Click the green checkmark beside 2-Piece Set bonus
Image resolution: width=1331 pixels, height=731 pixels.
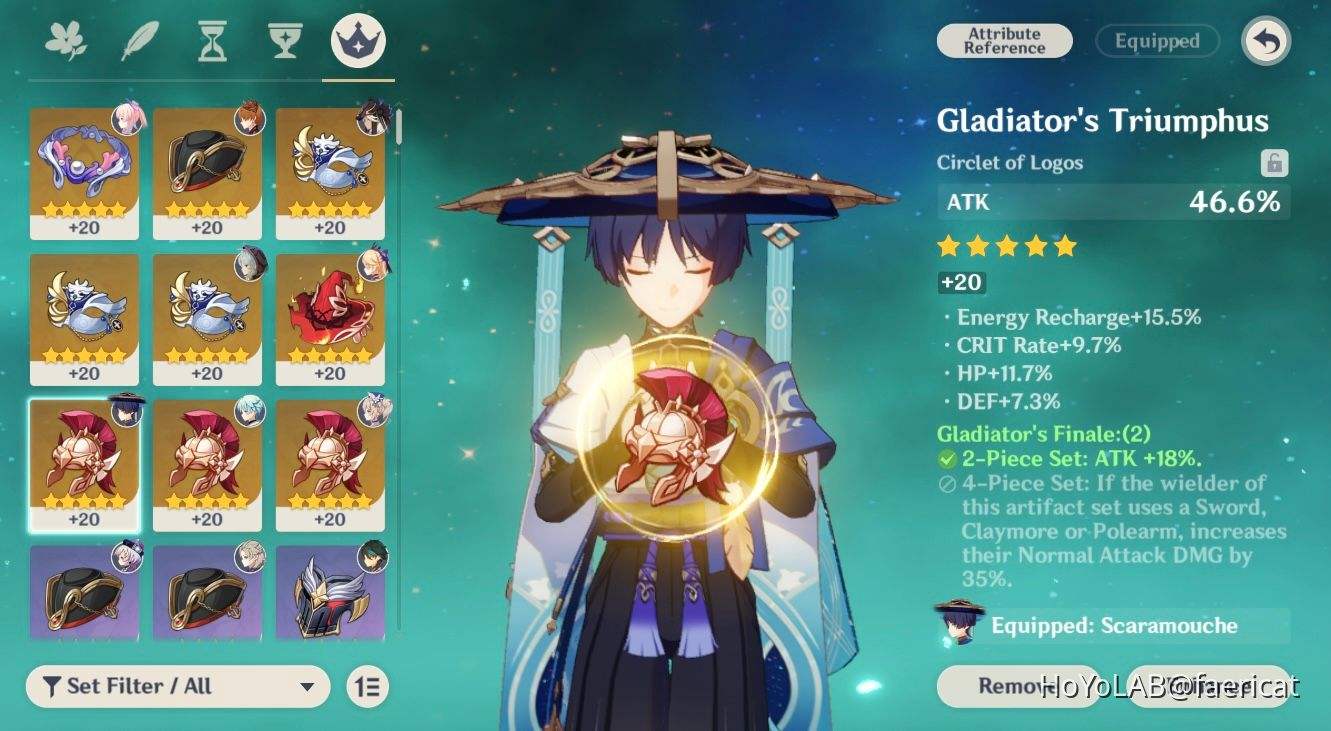coord(947,458)
